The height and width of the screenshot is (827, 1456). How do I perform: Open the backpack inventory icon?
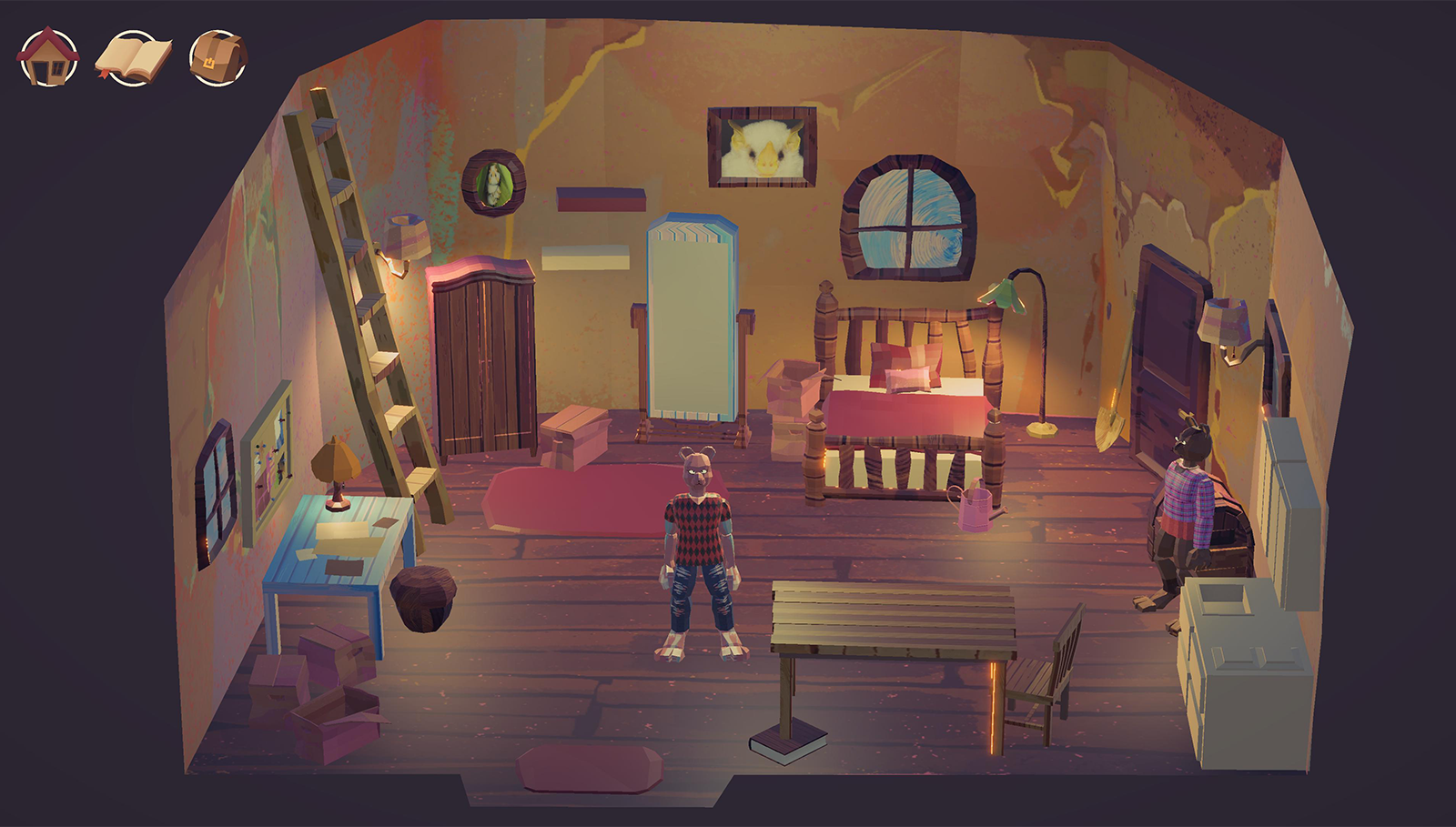coord(217,57)
